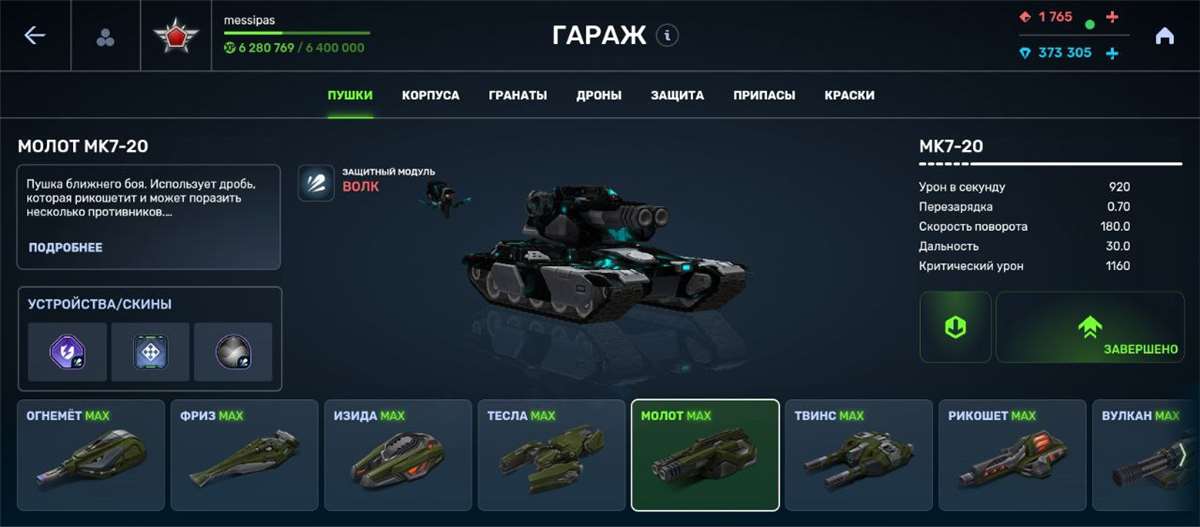
Task: Select the Дроны tab
Action: coord(599,96)
